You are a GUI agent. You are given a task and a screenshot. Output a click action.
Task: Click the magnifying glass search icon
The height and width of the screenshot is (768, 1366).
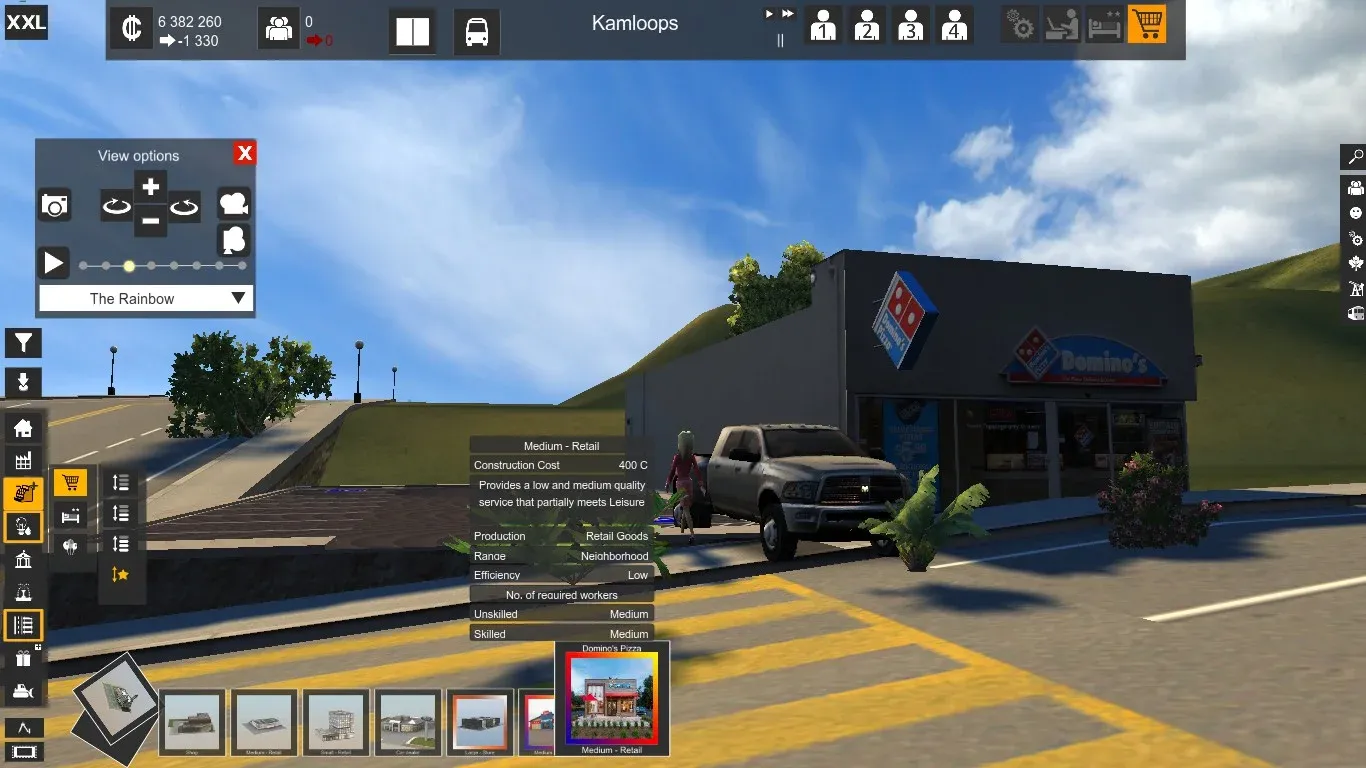click(x=1355, y=157)
